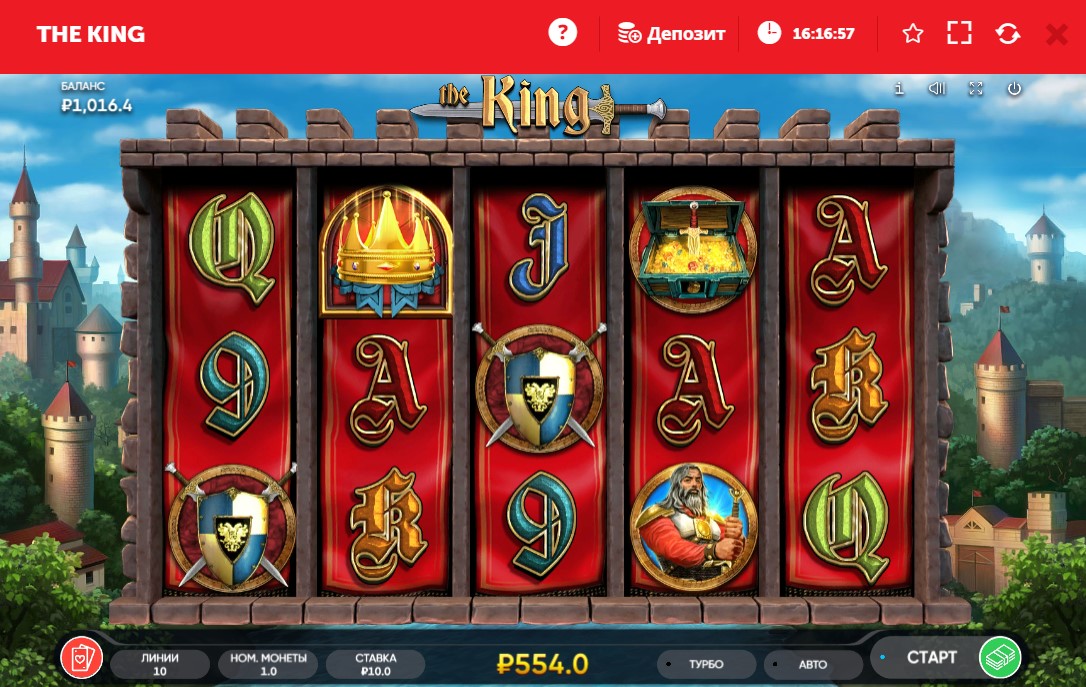Image resolution: width=1086 pixels, height=687 pixels.
Task: Open the Депозит deposit page
Action: point(671,33)
